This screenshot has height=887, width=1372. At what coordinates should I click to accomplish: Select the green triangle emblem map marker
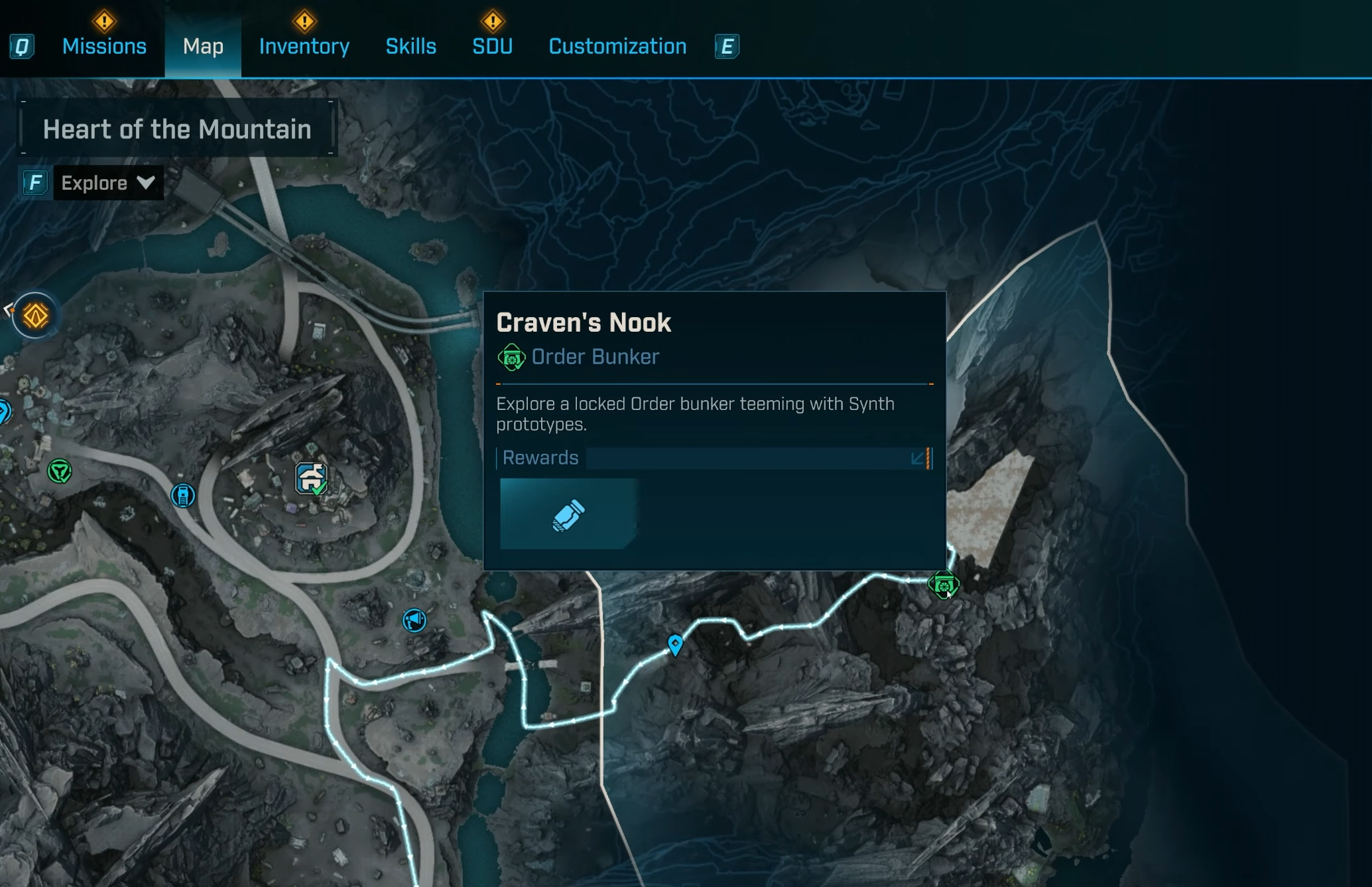pyautogui.click(x=60, y=472)
